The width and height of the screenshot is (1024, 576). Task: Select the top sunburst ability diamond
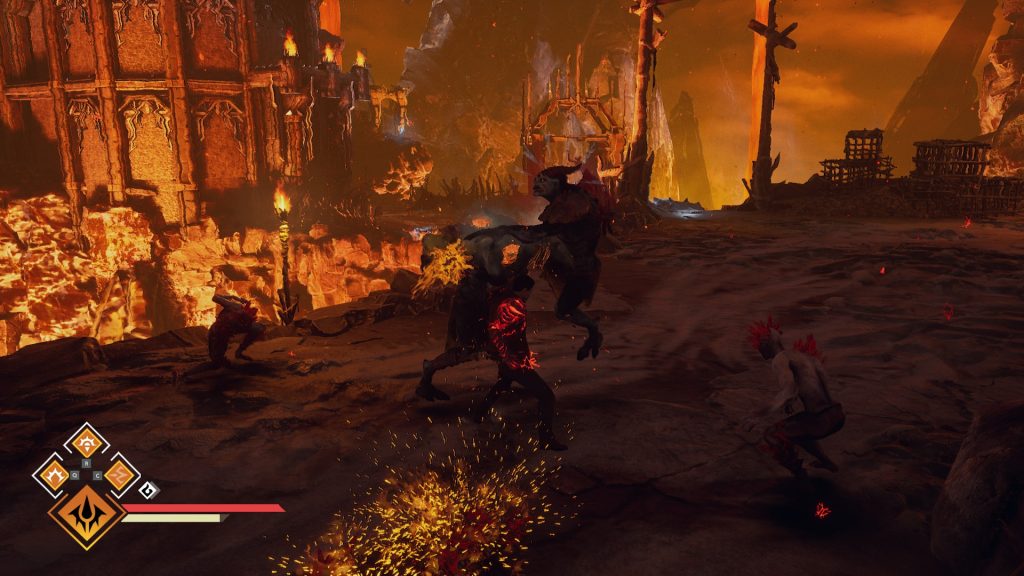pyautogui.click(x=86, y=442)
